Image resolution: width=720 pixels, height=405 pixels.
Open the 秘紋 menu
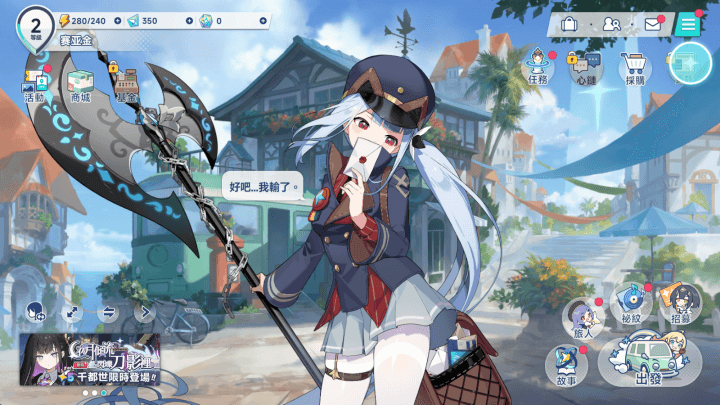tap(632, 305)
